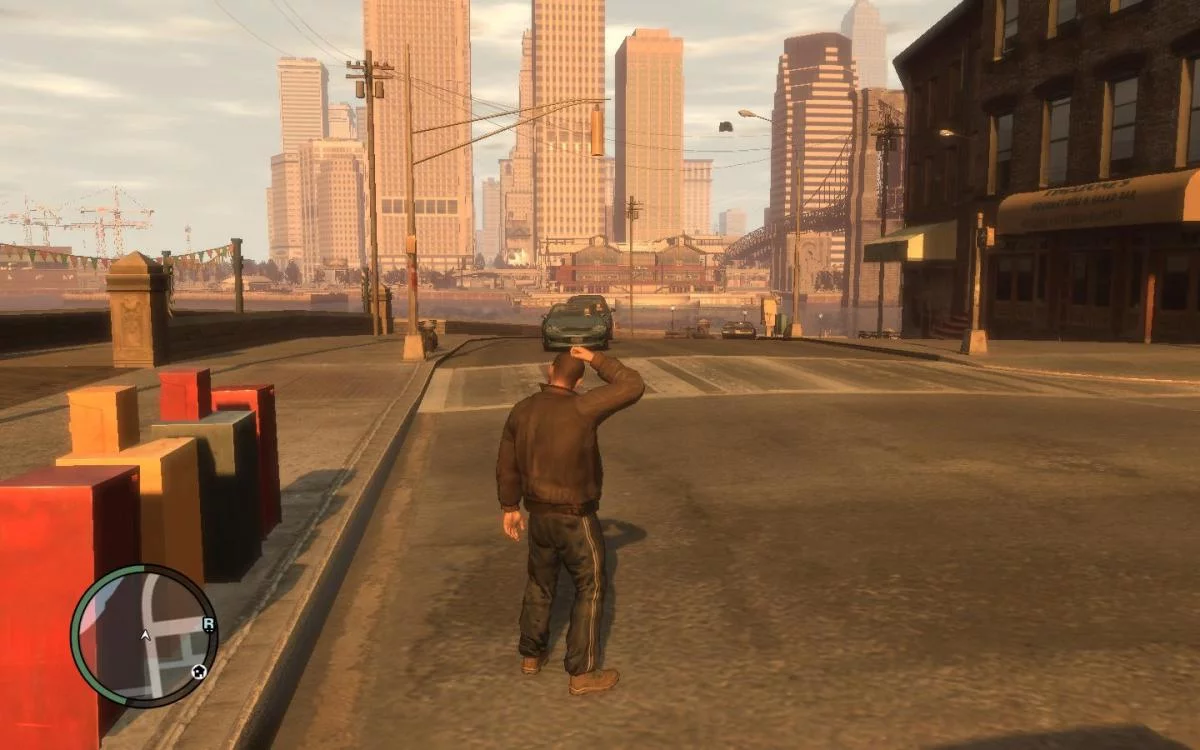The width and height of the screenshot is (1200, 750).
Task: Click the safehouse marker on the minimap
Action: (x=199, y=671)
